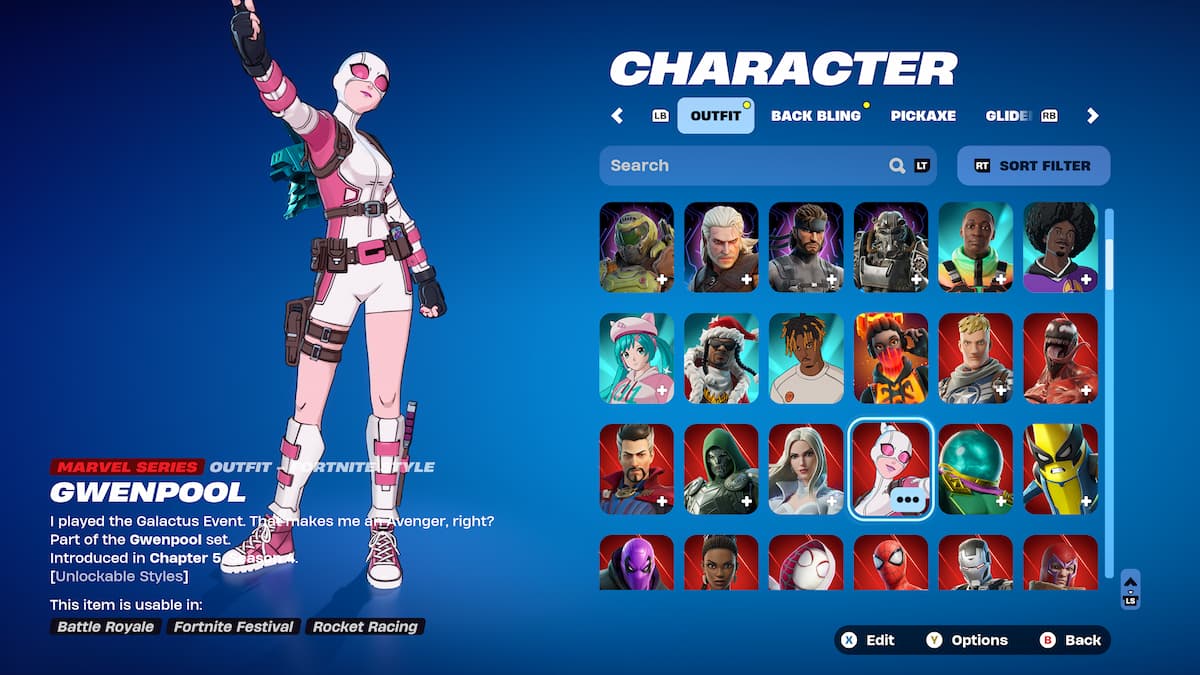Screen dimensions: 1200x675
Task: Select the Doom Slayer outfit thumbnail
Action: pyautogui.click(x=636, y=248)
